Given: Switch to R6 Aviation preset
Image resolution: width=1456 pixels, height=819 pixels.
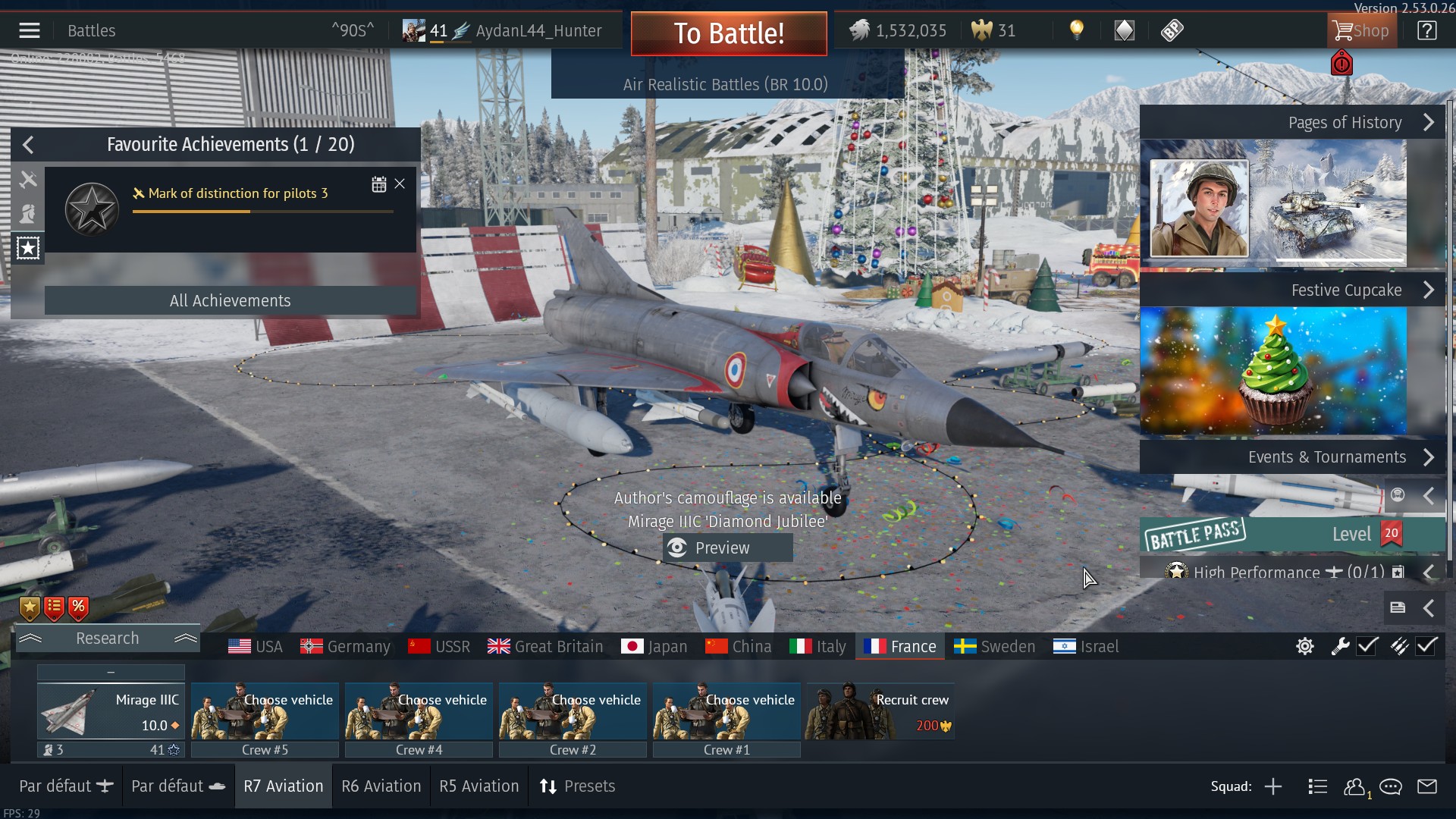Looking at the screenshot, I should pos(381,786).
